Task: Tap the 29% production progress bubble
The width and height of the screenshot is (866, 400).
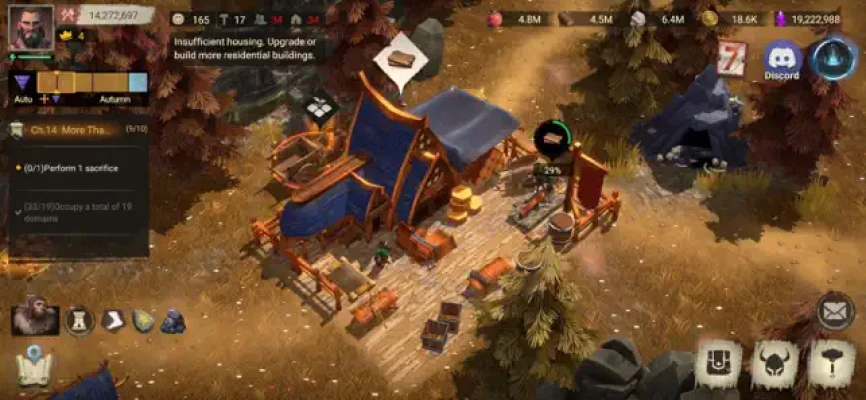Action: [x=551, y=142]
